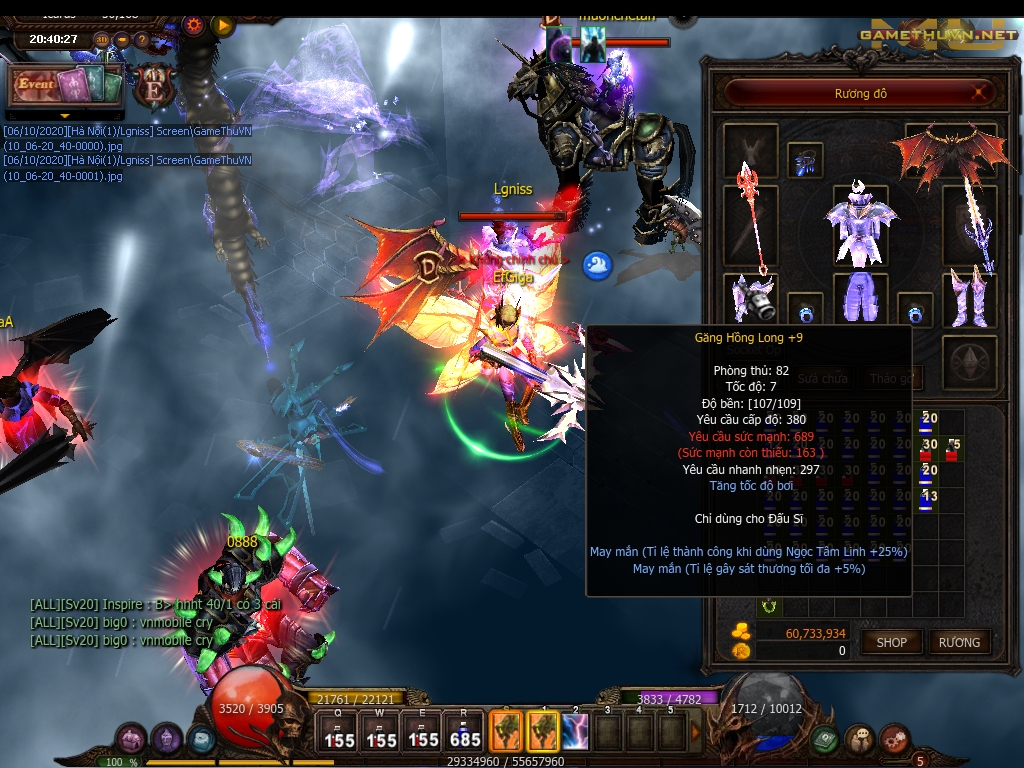Image resolution: width=1024 pixels, height=768 pixels.
Task: Open the SHOP from the inventory panel
Action: 891,642
